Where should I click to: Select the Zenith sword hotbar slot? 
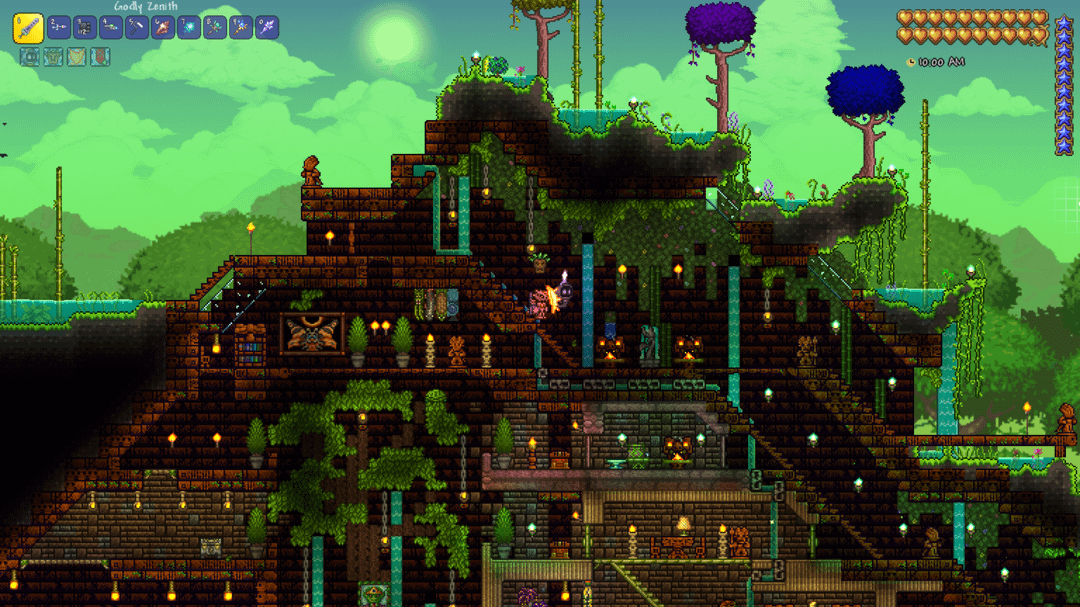coord(28,27)
